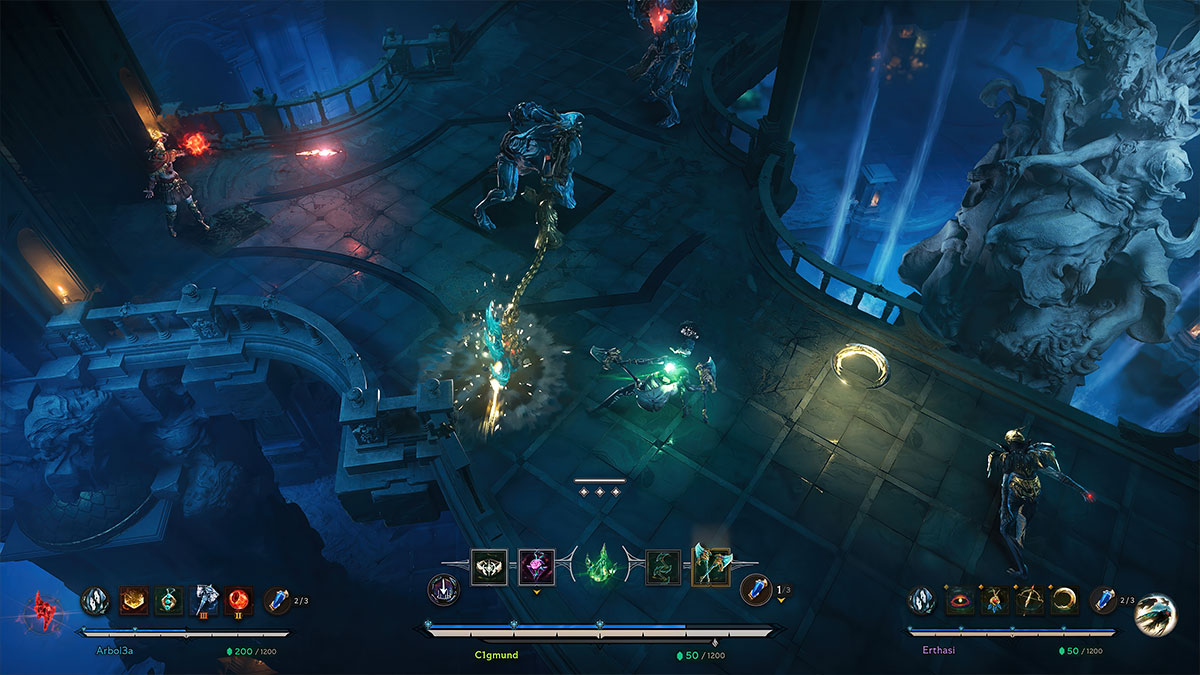Select Erthasi's jeweled pendant ability icon
The image size is (1200, 675).
click(995, 600)
